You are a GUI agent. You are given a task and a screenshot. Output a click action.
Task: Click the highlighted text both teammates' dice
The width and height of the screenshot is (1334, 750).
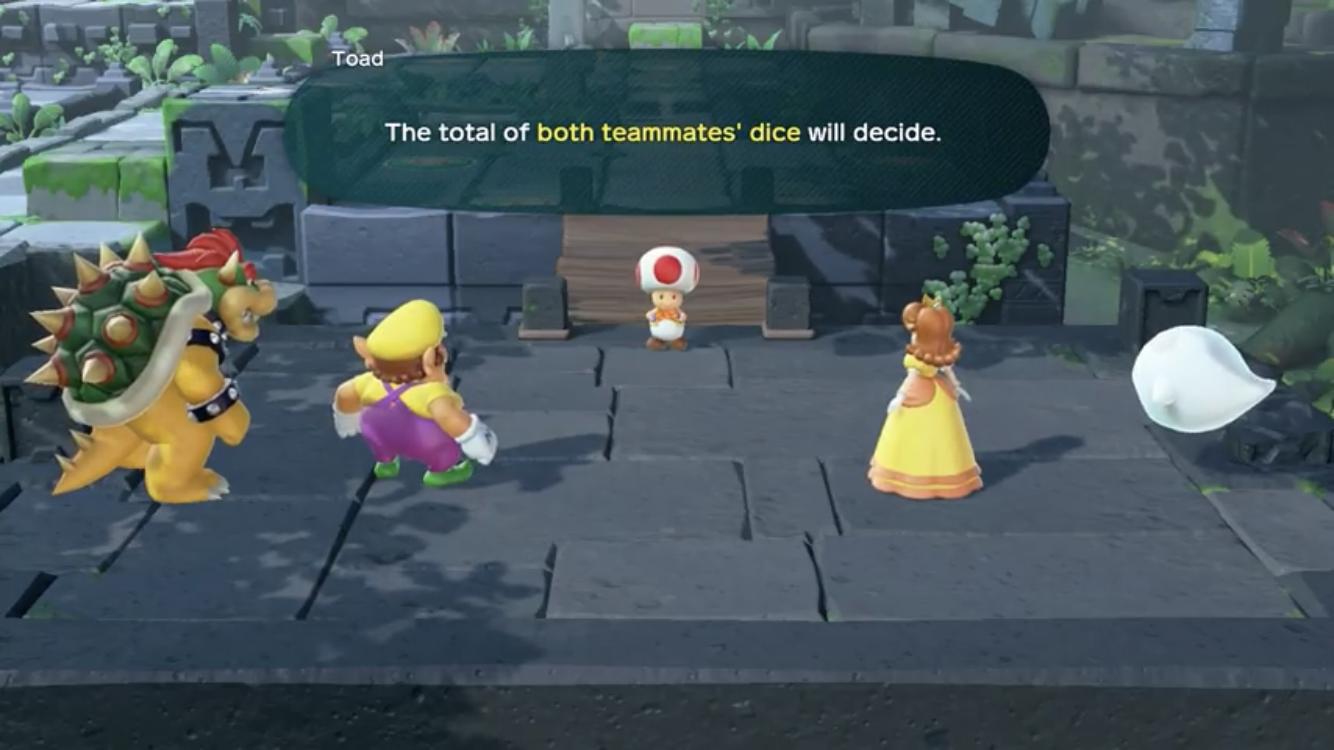[668, 131]
